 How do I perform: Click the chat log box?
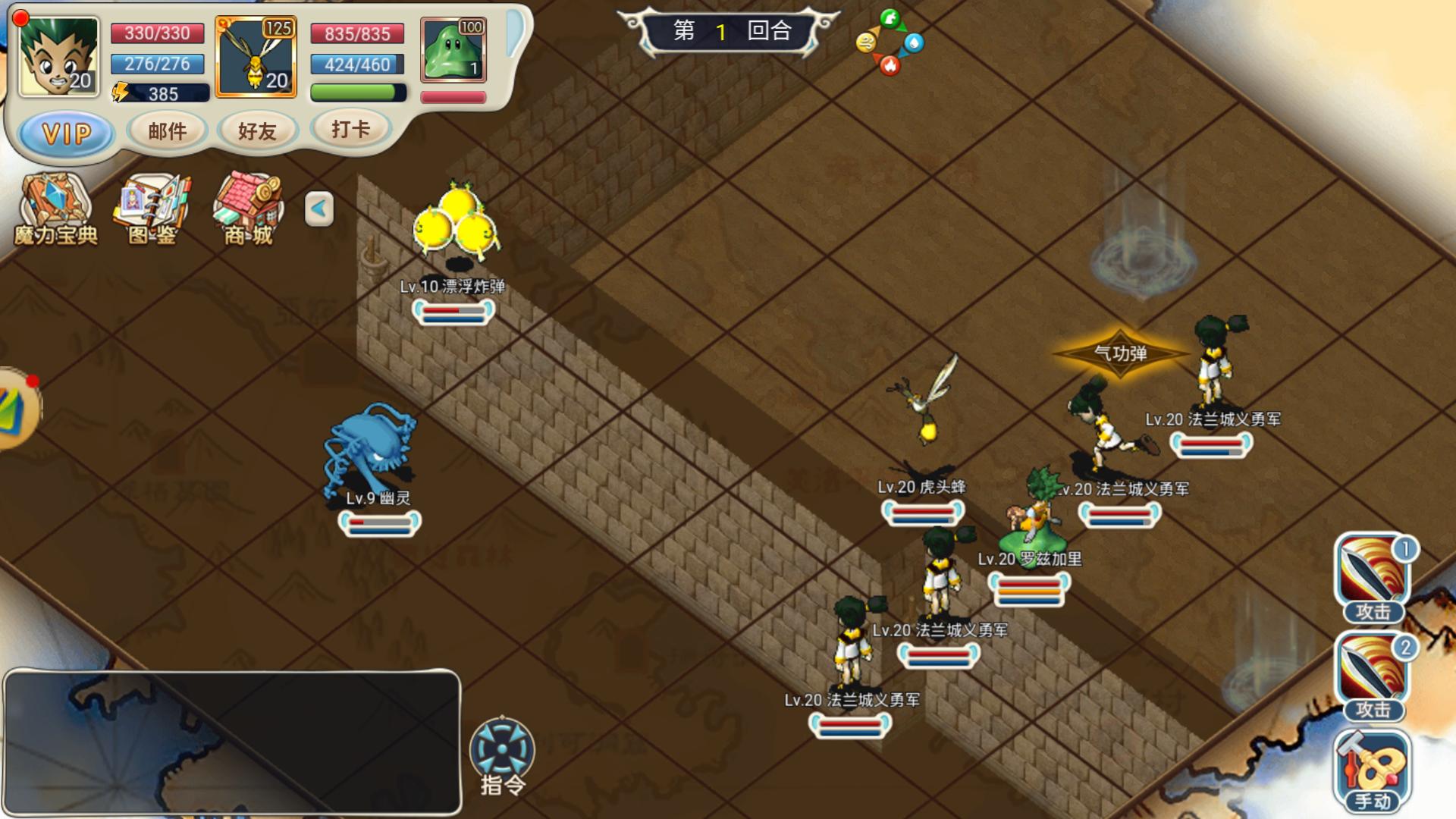(232, 742)
